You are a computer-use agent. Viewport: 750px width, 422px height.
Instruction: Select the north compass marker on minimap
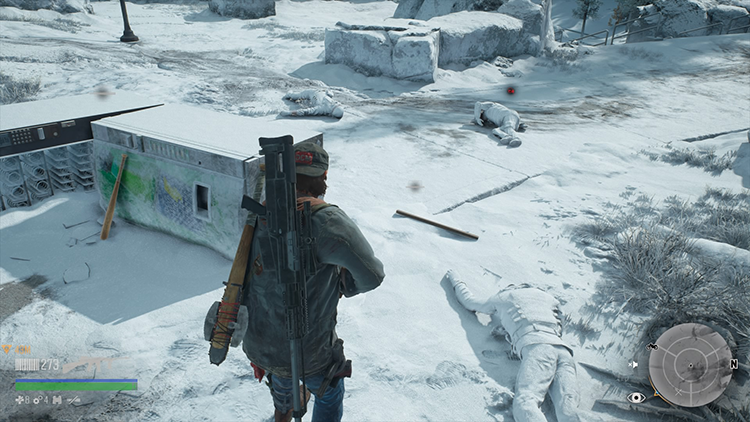click(734, 364)
